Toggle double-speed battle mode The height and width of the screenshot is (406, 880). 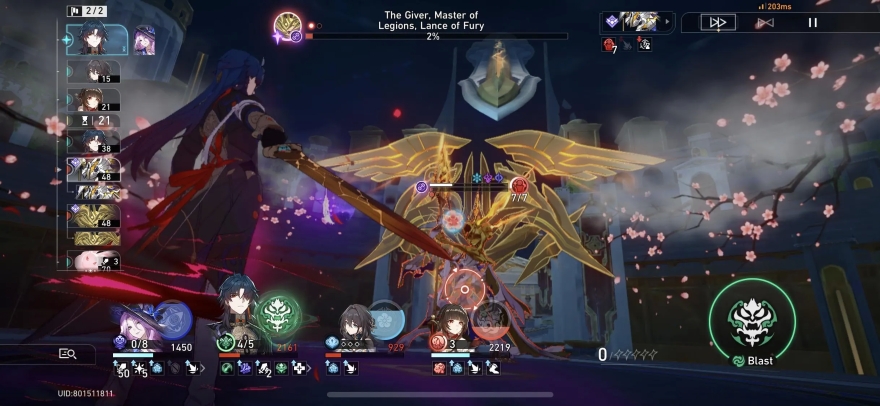pyautogui.click(x=717, y=22)
